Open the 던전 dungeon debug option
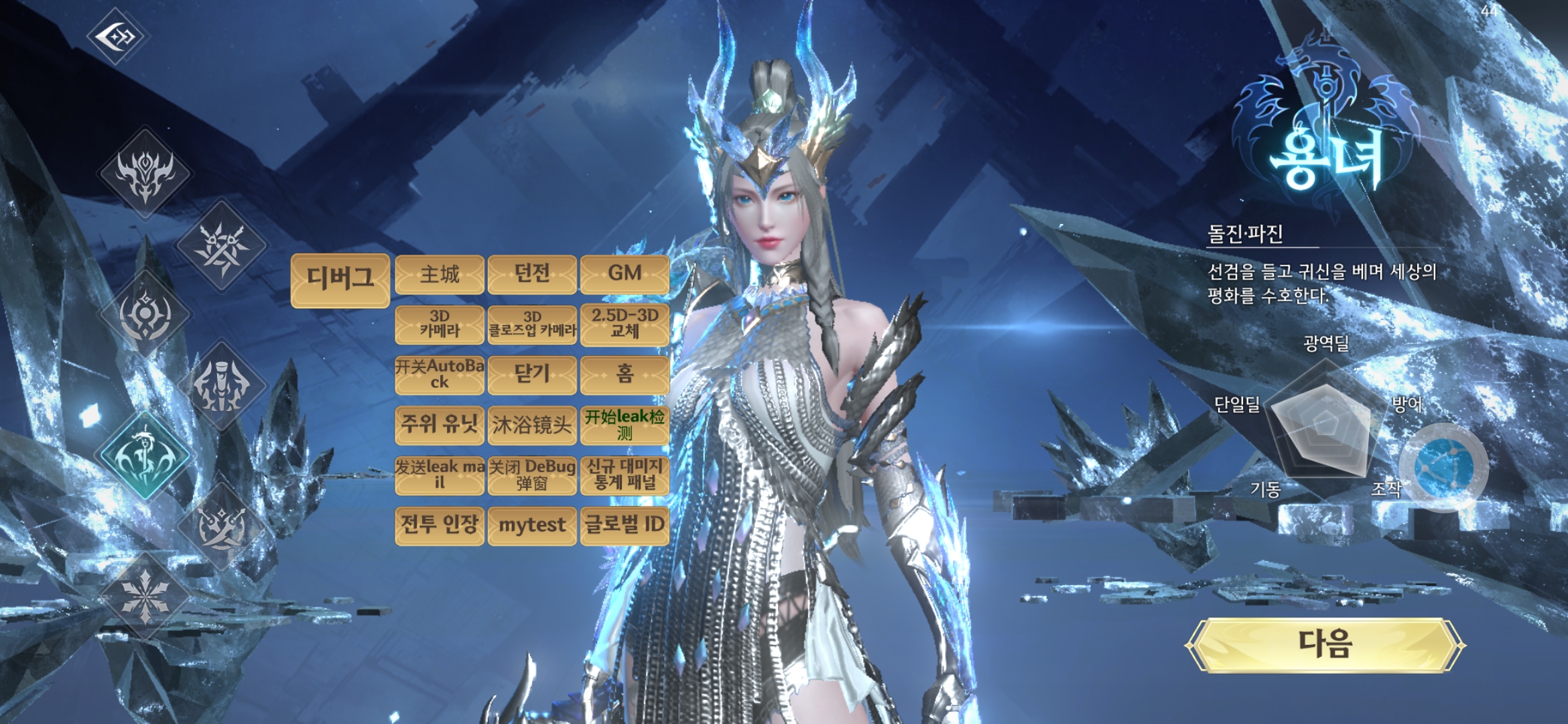 (532, 274)
